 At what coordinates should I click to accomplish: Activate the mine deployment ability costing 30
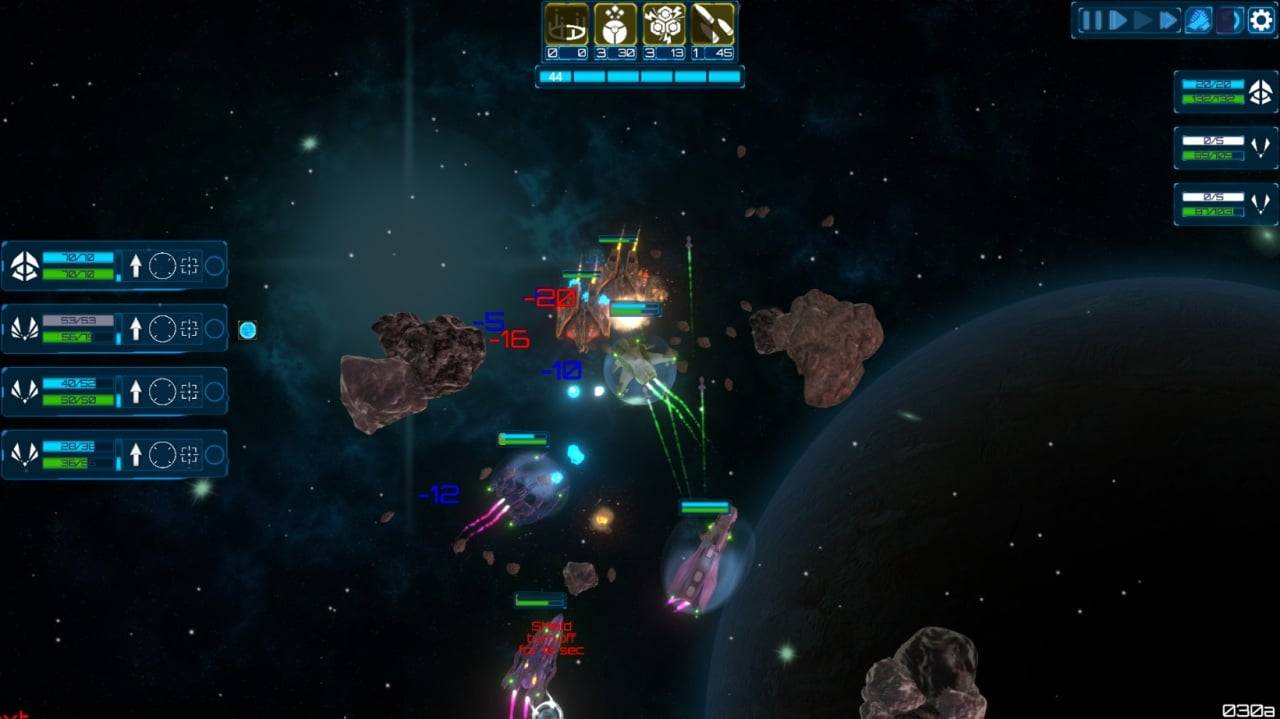pyautogui.click(x=615, y=25)
